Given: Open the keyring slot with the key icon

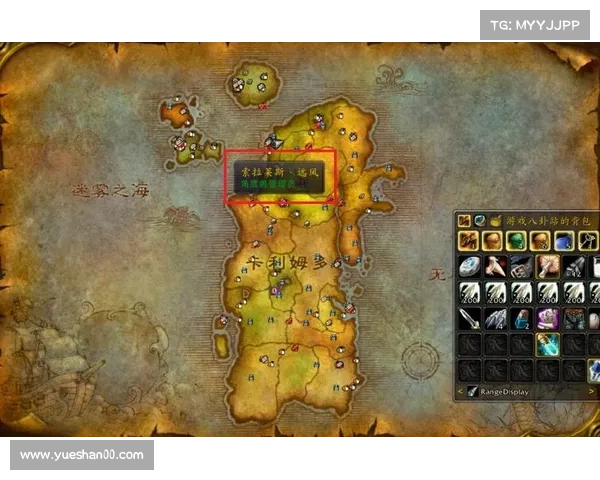Looking at the screenshot, I should [589, 241].
